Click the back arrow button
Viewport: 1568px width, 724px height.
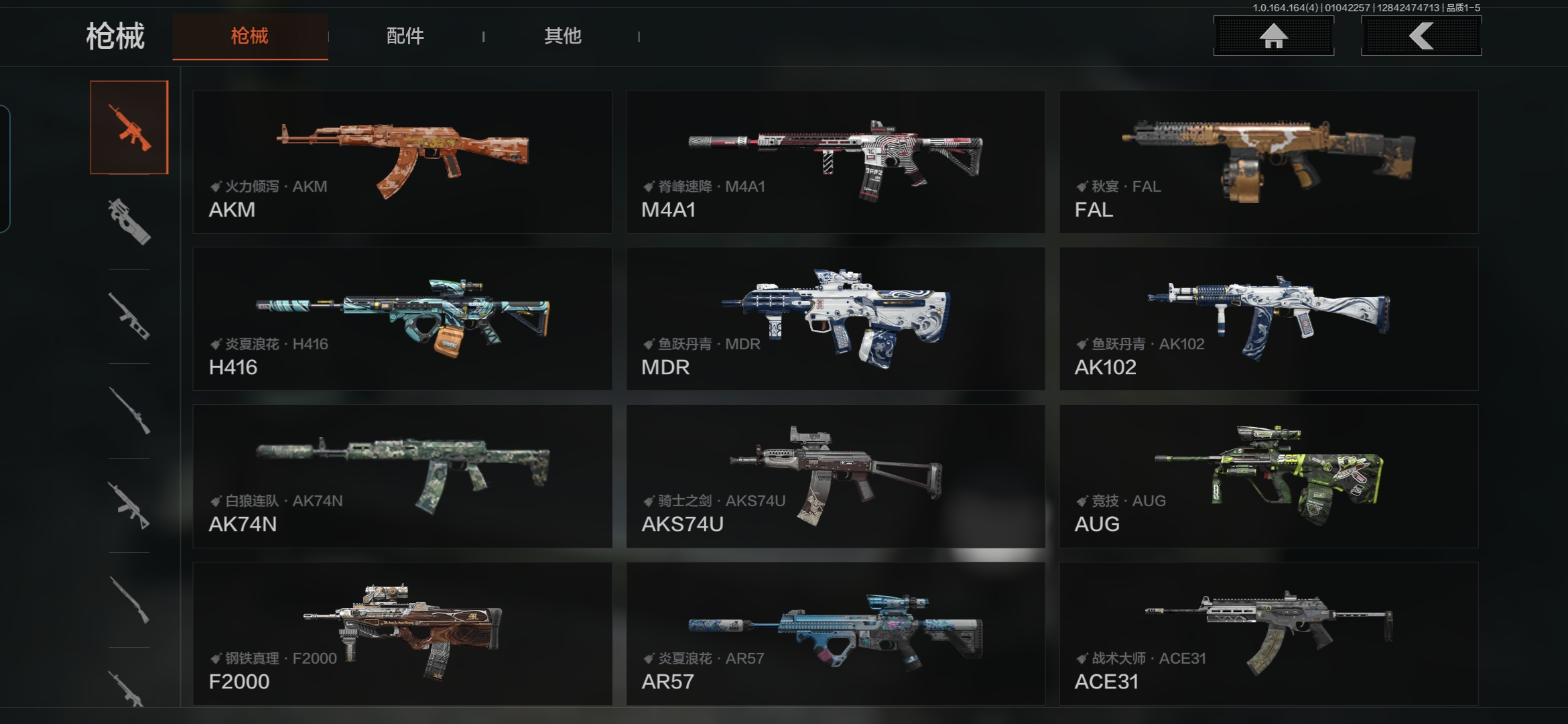(1421, 36)
